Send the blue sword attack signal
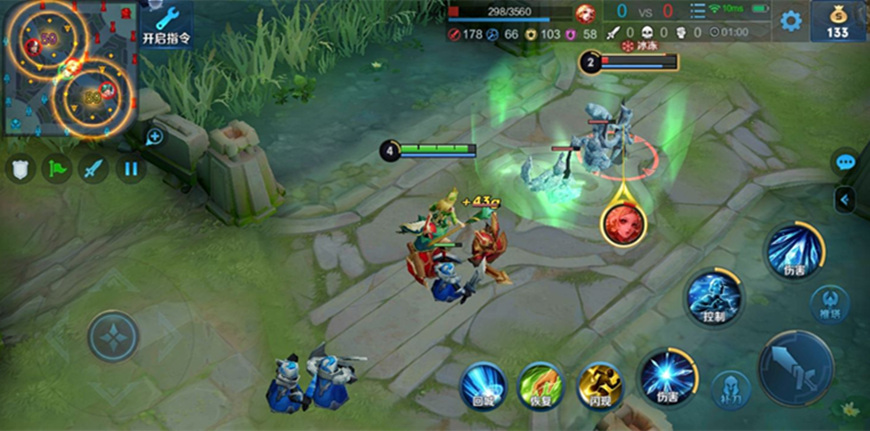Image resolution: width=870 pixels, height=431 pixels. coord(93,168)
